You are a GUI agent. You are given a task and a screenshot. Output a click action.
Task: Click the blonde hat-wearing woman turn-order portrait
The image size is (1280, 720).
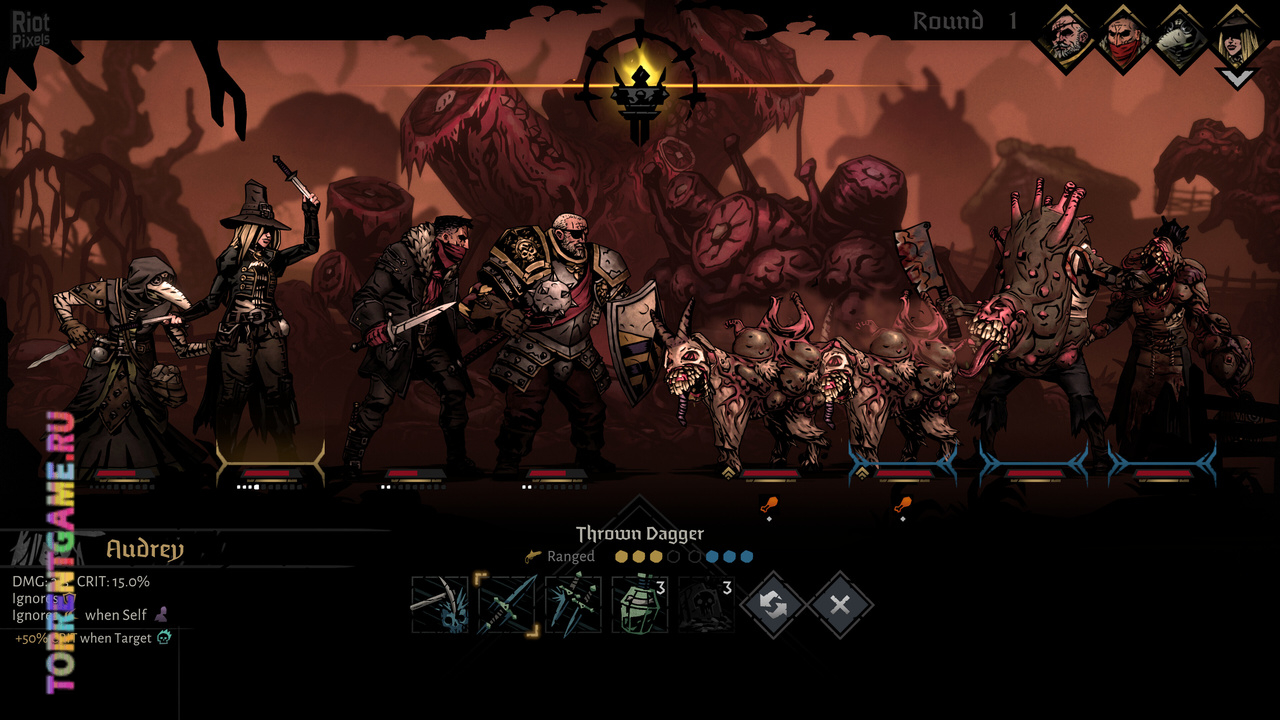tap(1236, 38)
